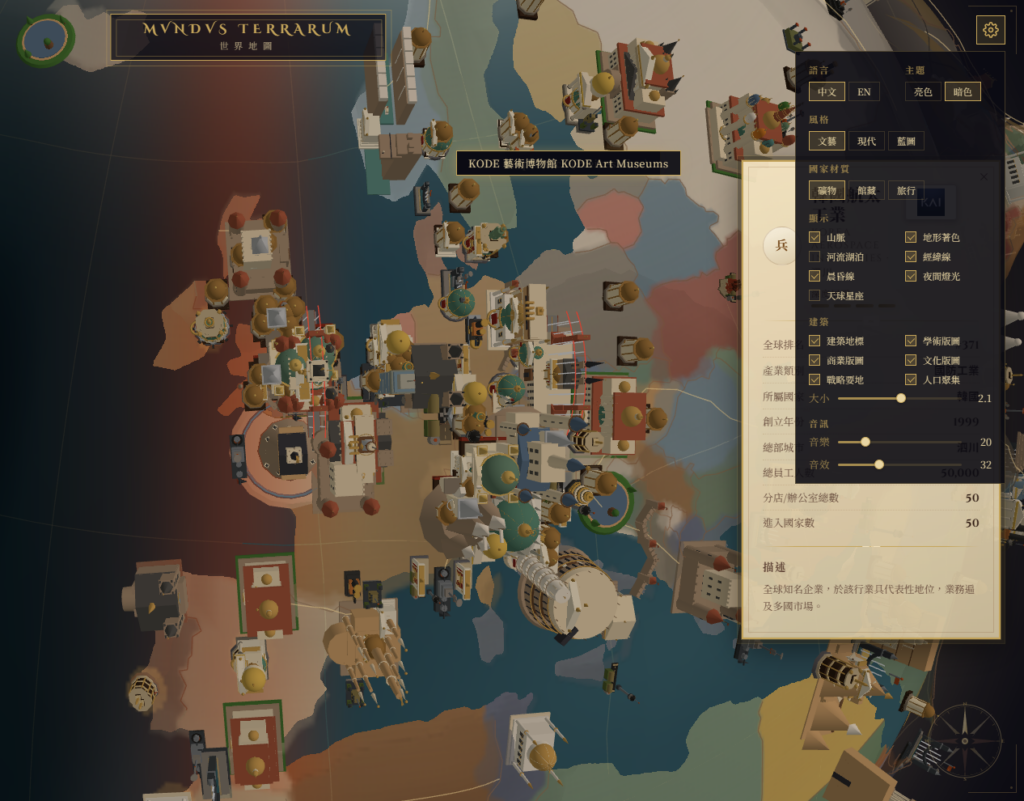Choose the 亮色 light theme
Image resolution: width=1024 pixels, height=801 pixels.
[922, 92]
